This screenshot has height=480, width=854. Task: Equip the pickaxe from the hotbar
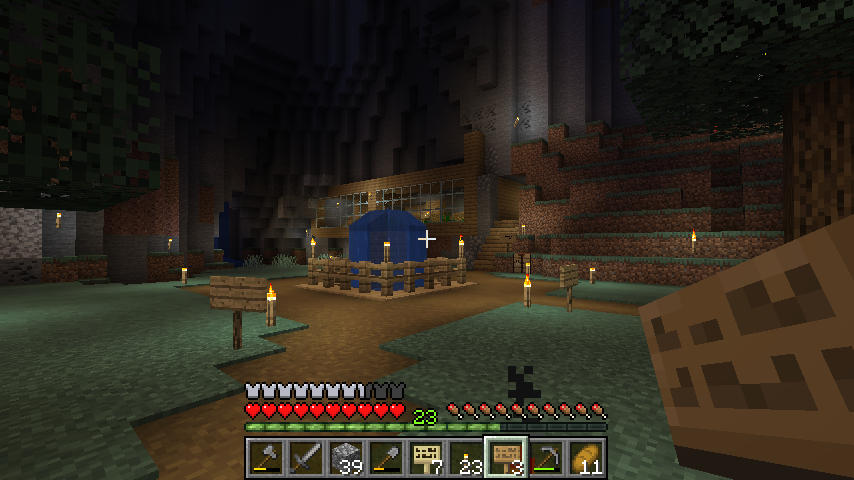pos(545,458)
